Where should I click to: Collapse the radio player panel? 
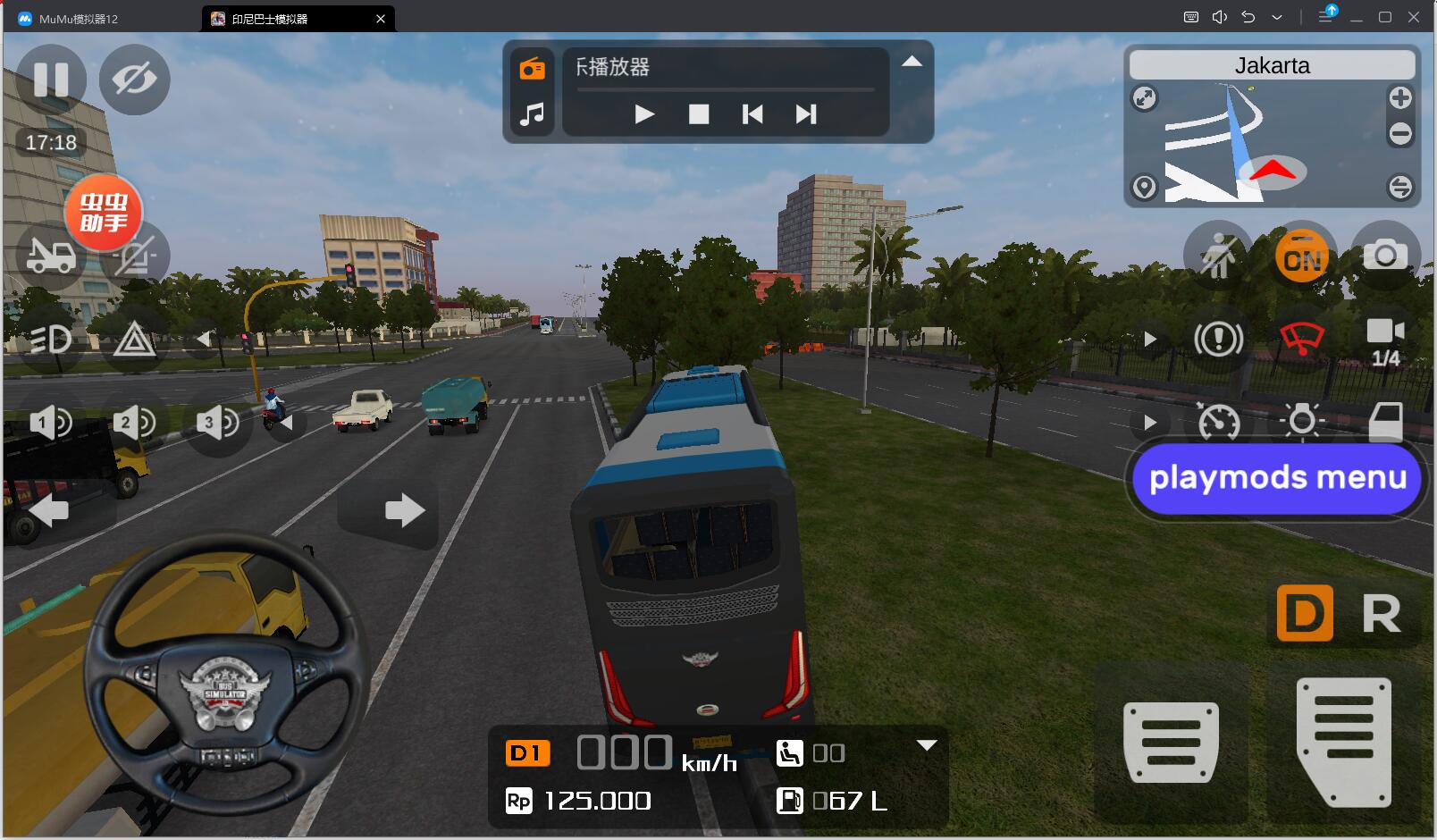point(912,62)
